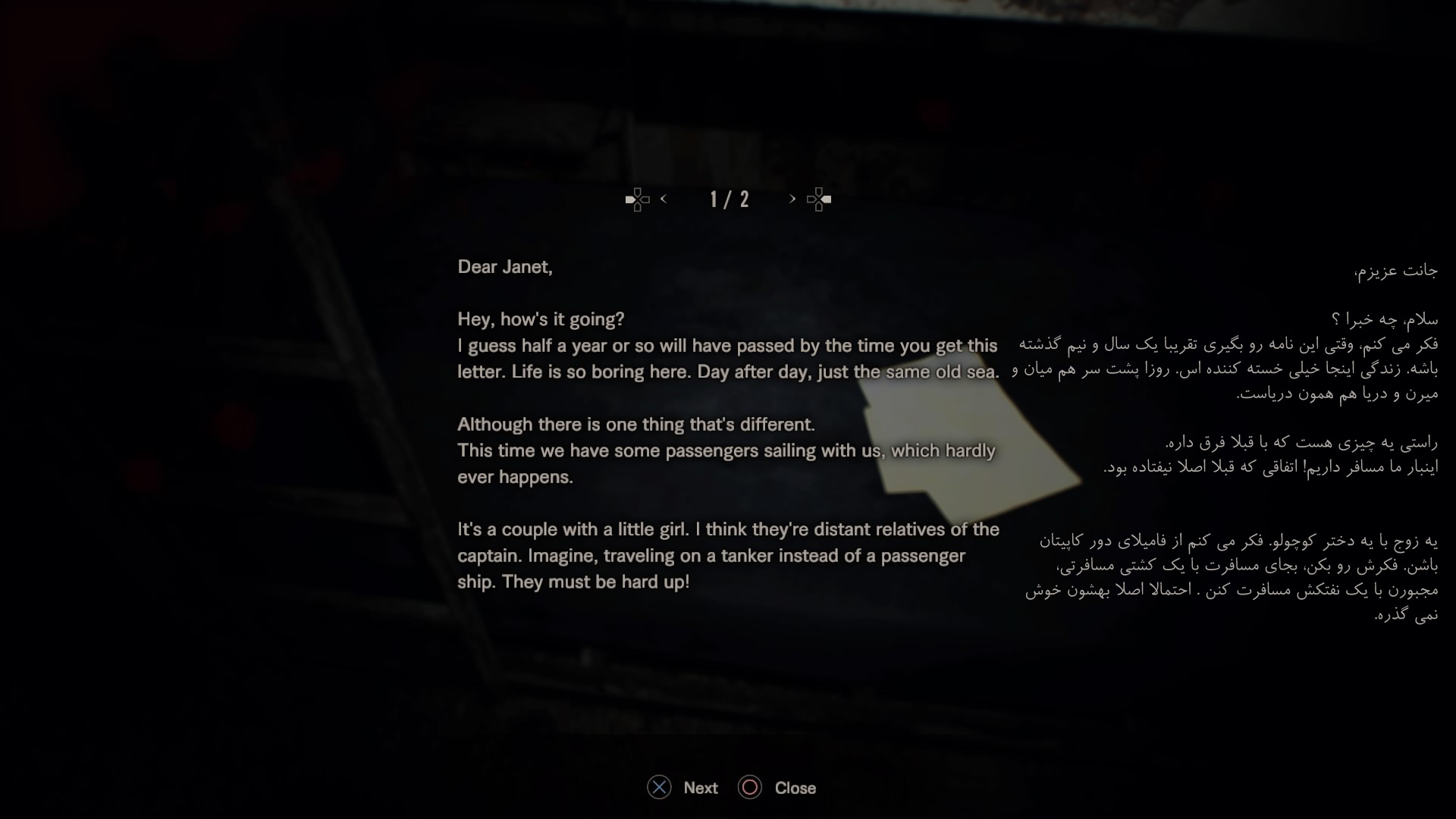Select the highlighted left arrow on the d-pad glyph
This screenshot has width=1456, height=819.
632,199
